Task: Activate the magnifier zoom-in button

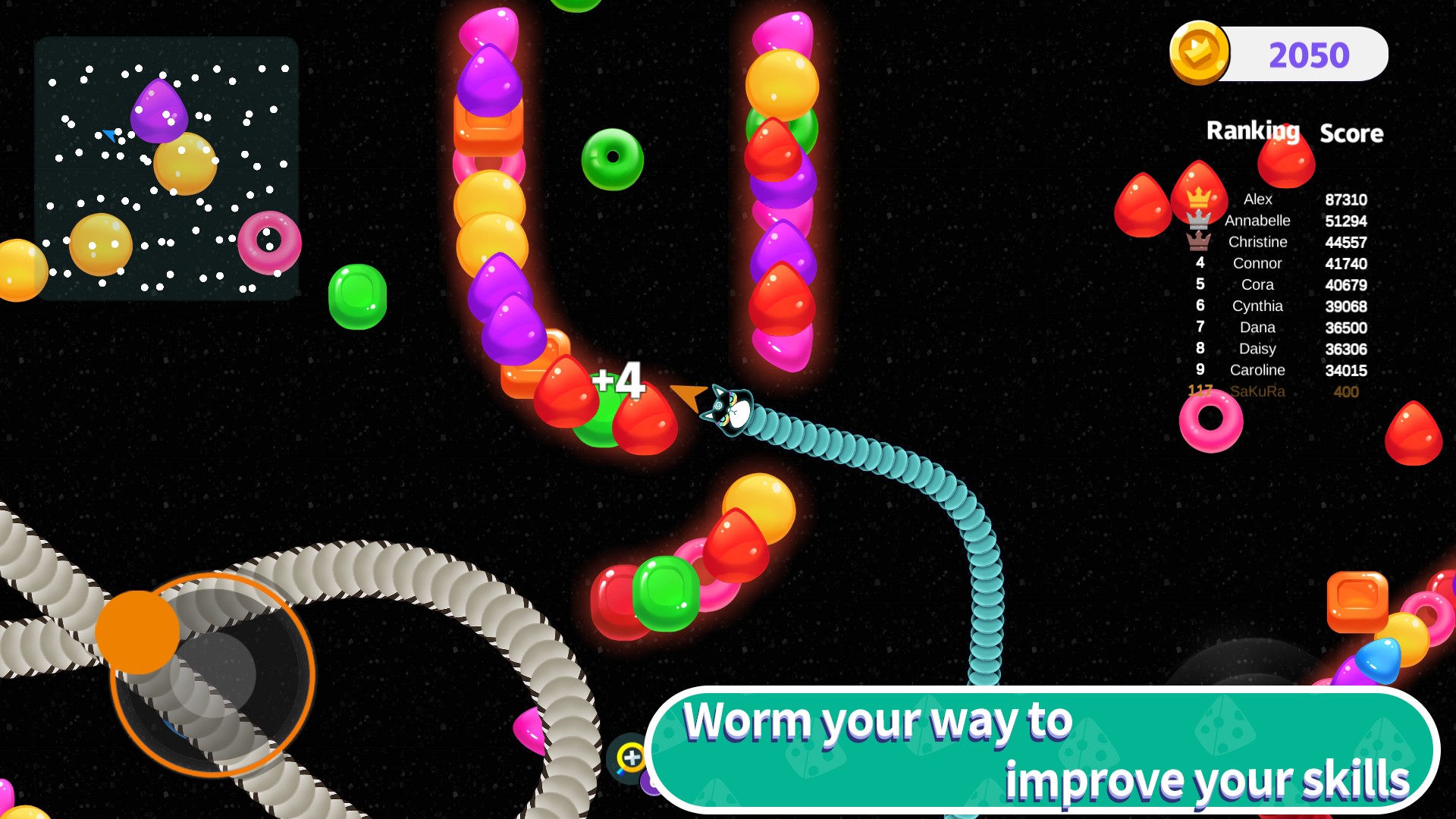Action: pos(630,757)
